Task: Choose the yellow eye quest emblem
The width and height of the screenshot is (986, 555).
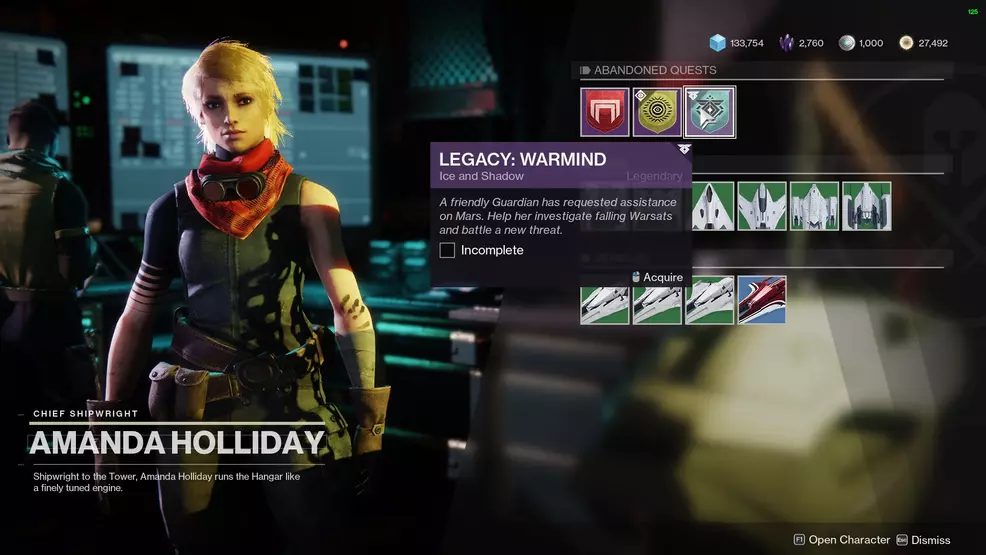Action: (x=657, y=112)
